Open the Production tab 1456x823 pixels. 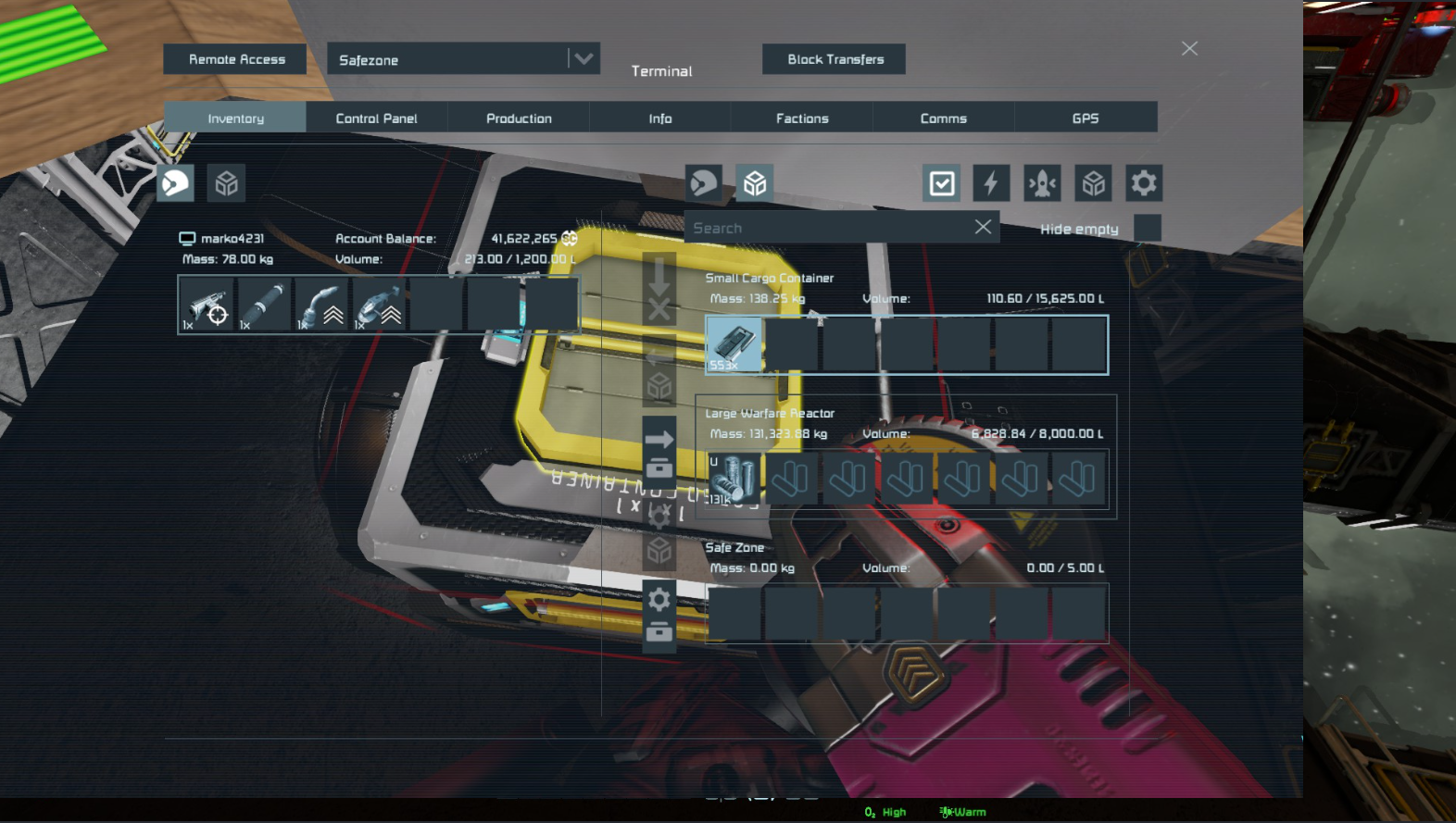point(519,118)
